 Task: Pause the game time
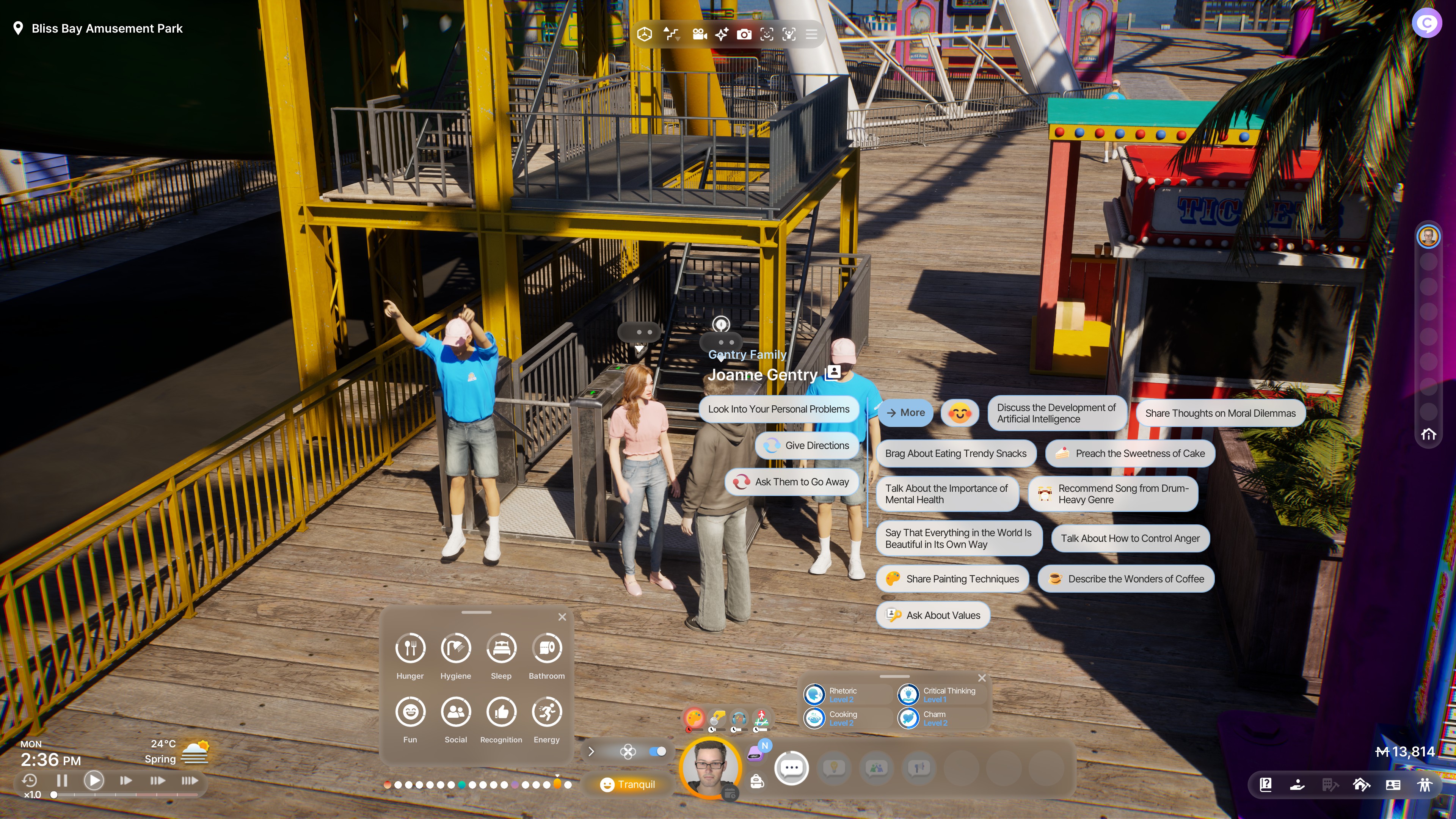(62, 781)
